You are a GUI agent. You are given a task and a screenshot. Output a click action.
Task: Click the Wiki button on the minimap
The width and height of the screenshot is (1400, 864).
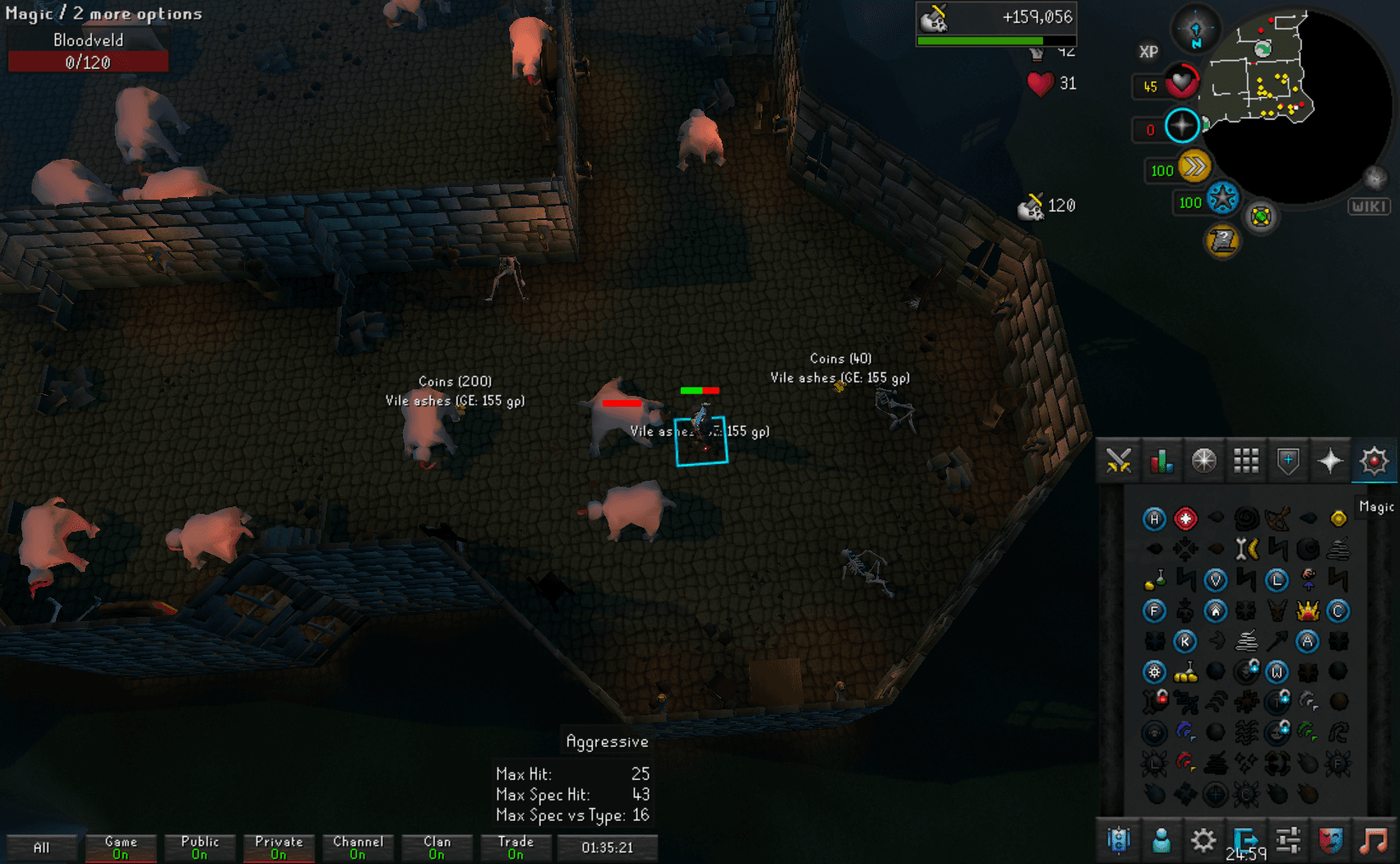tap(1369, 206)
